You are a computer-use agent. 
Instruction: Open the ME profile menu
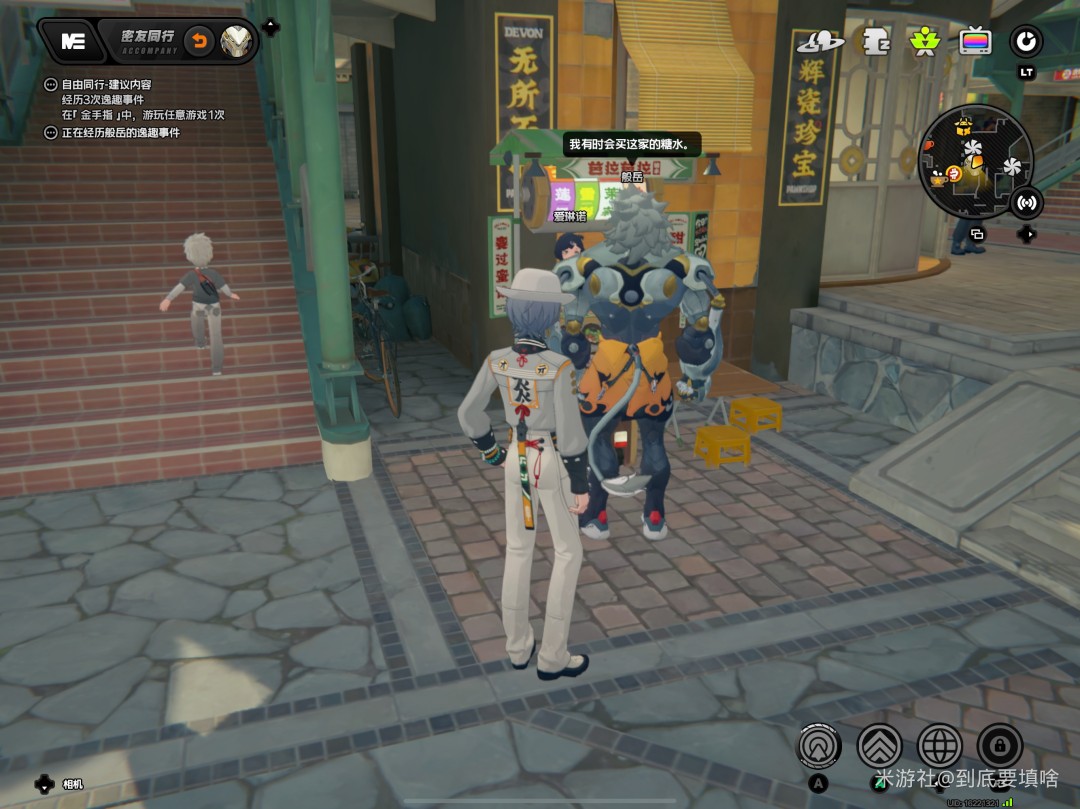pyautogui.click(x=74, y=41)
